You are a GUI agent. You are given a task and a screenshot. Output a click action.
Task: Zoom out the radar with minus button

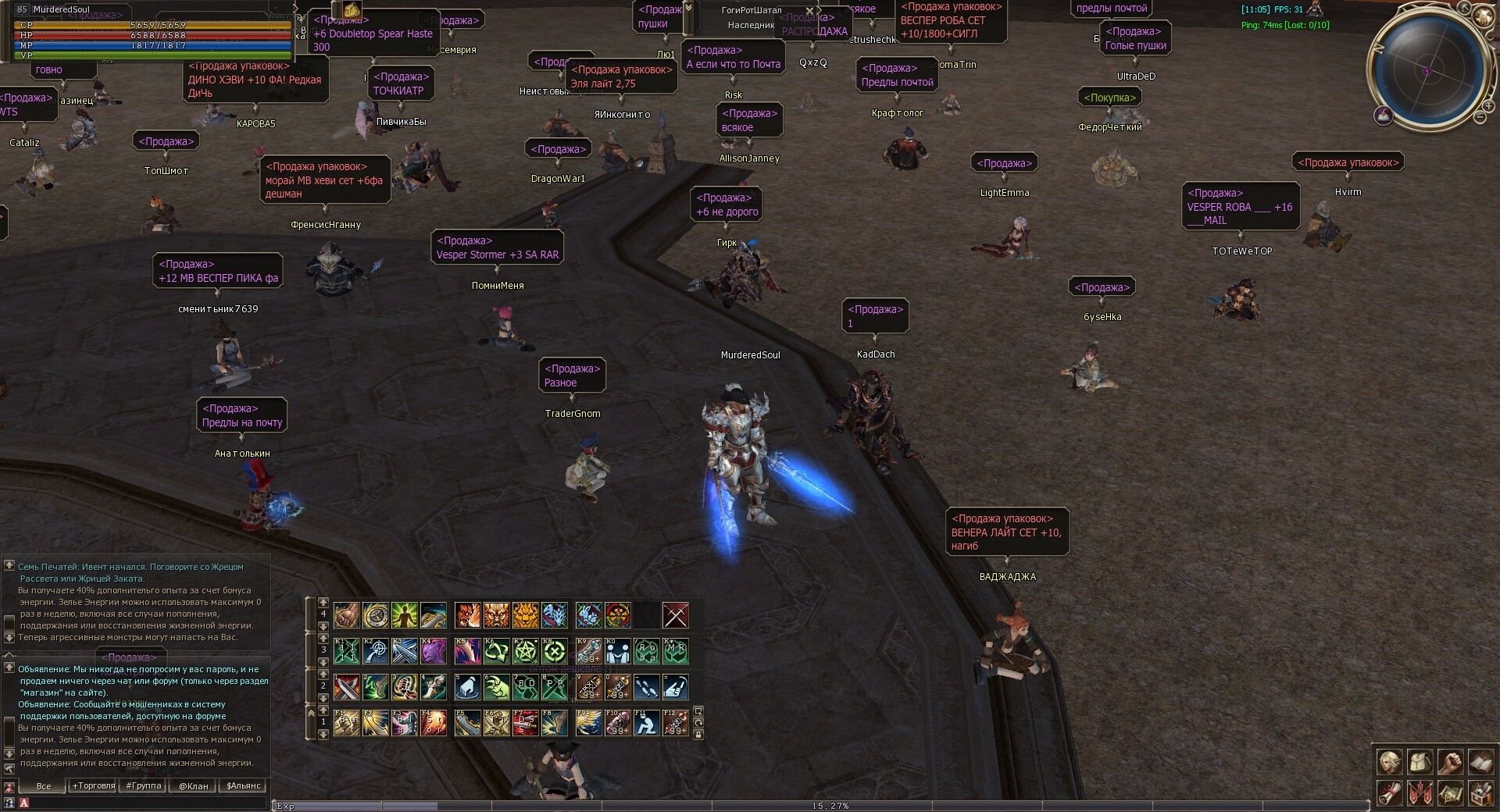coord(1480,117)
